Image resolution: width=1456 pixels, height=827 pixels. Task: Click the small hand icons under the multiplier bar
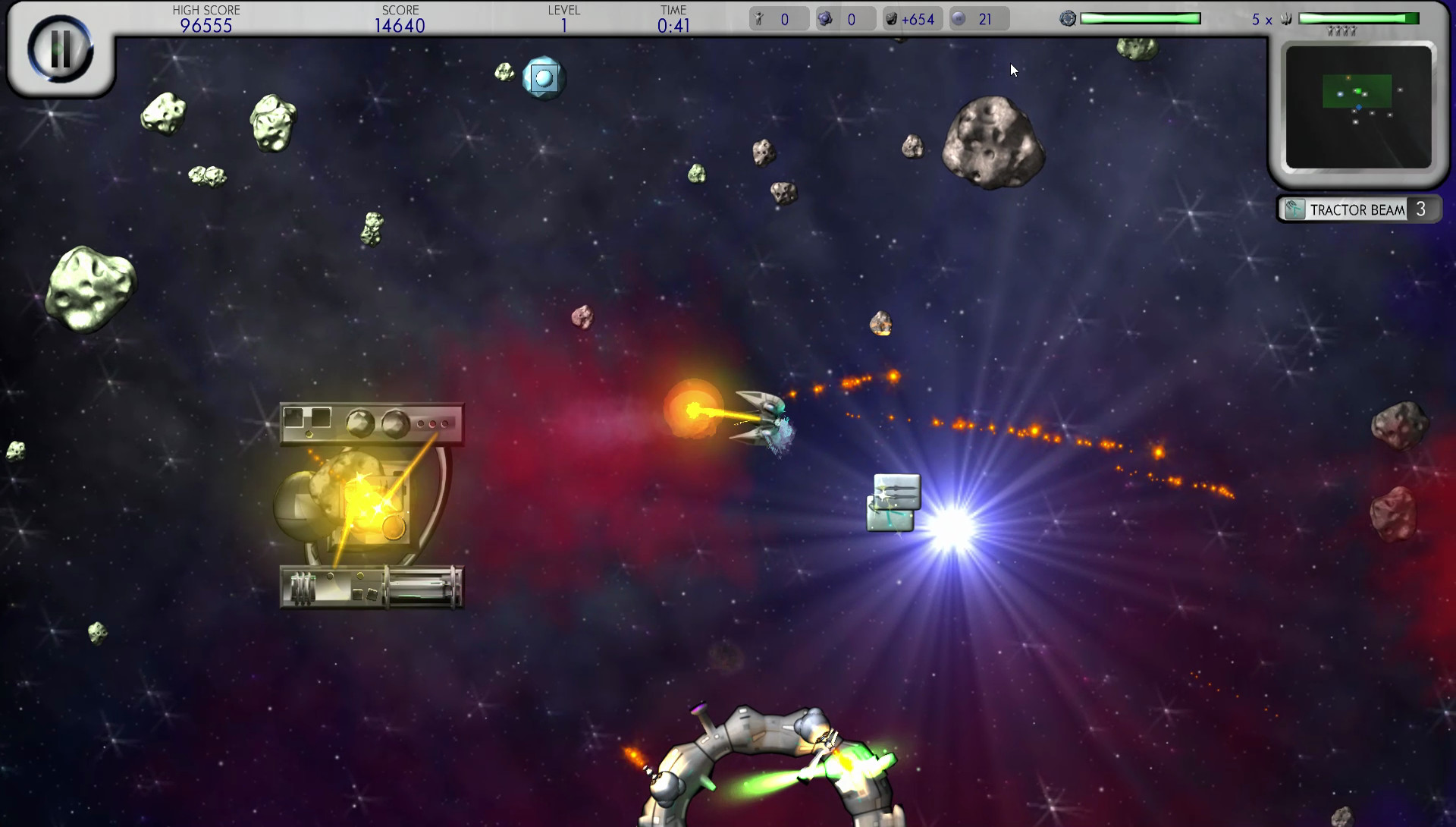click(x=1342, y=30)
